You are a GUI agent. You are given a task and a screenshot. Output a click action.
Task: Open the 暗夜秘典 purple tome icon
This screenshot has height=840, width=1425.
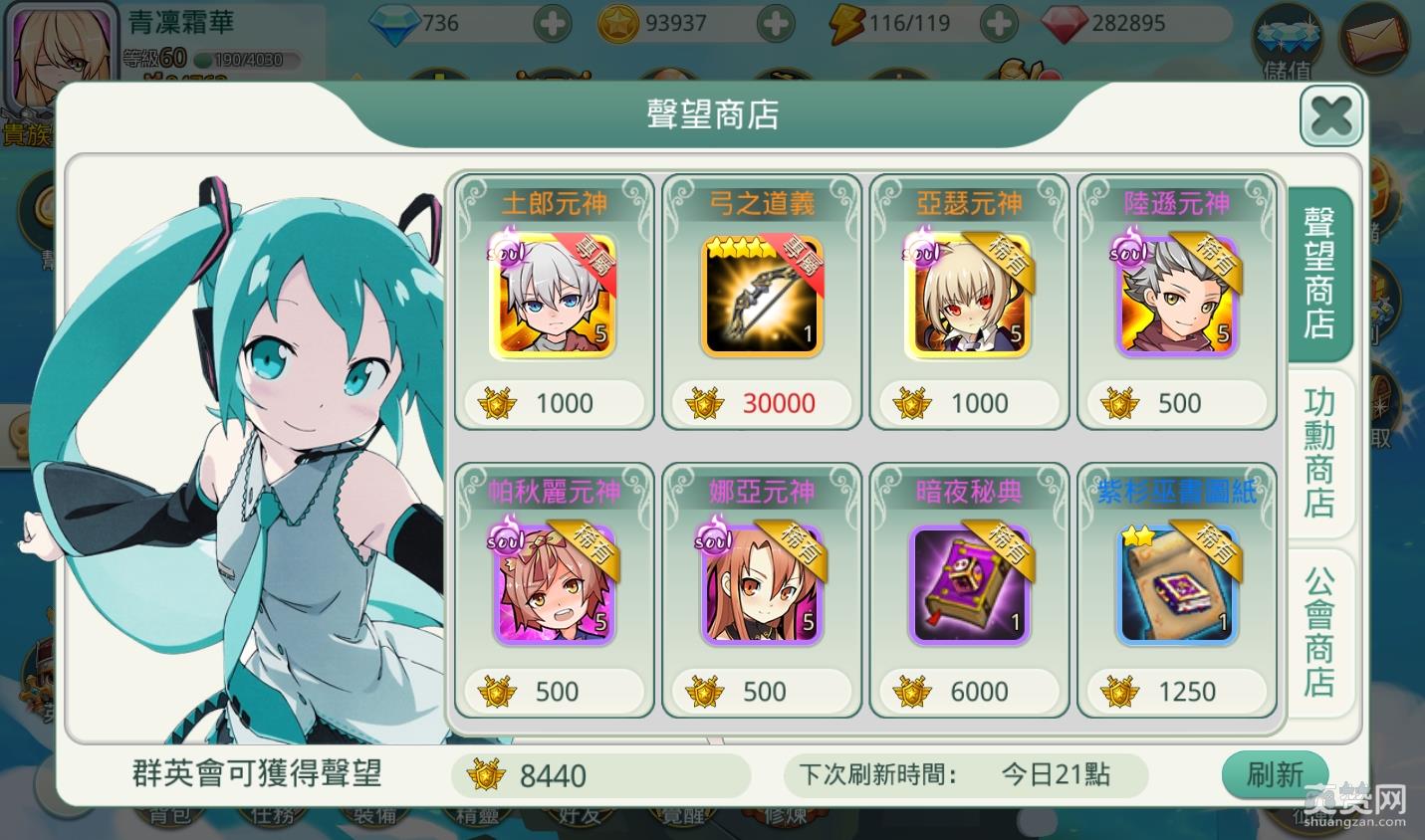pos(969,584)
